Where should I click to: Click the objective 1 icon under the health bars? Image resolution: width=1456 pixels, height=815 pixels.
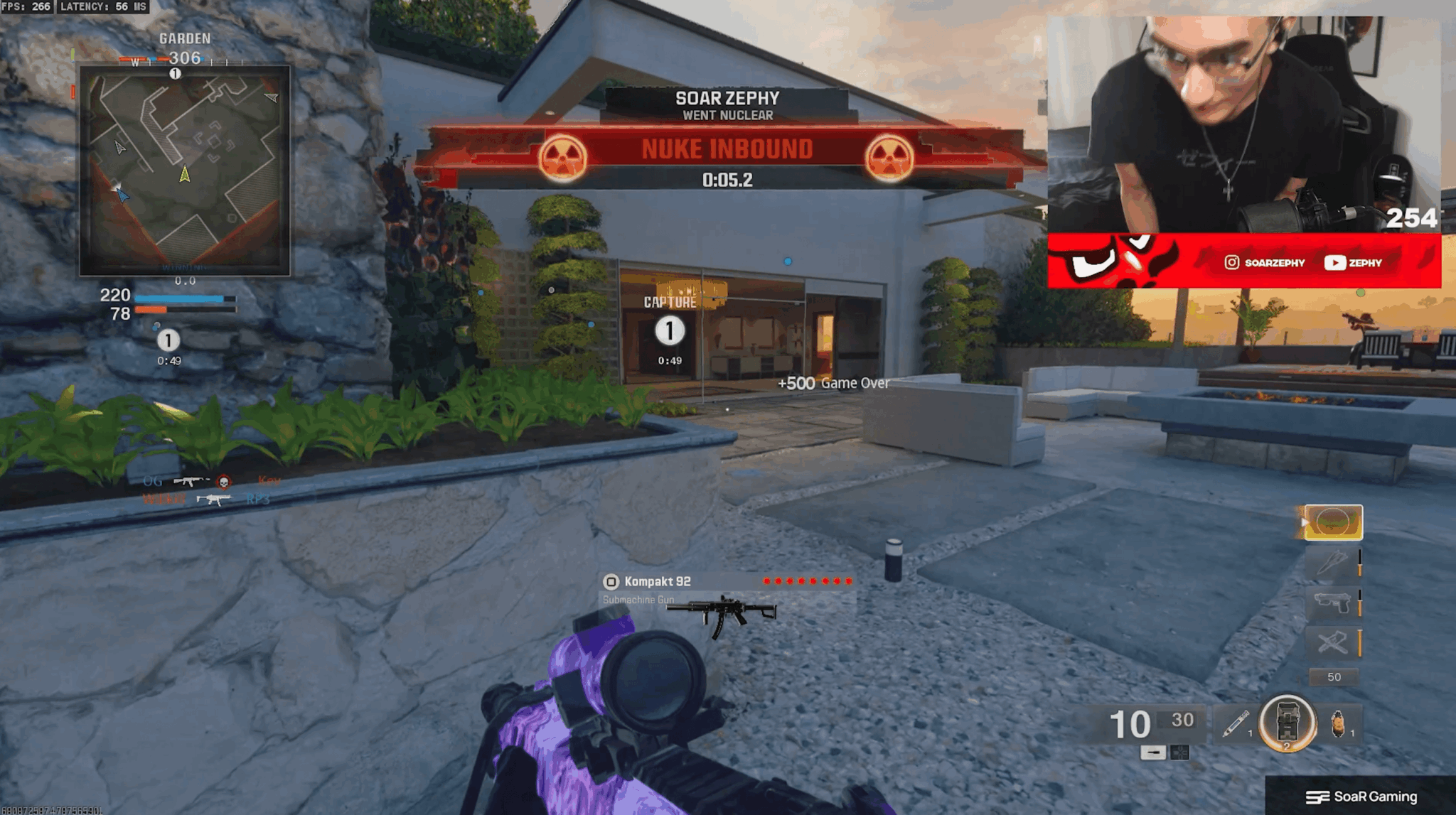coord(168,340)
